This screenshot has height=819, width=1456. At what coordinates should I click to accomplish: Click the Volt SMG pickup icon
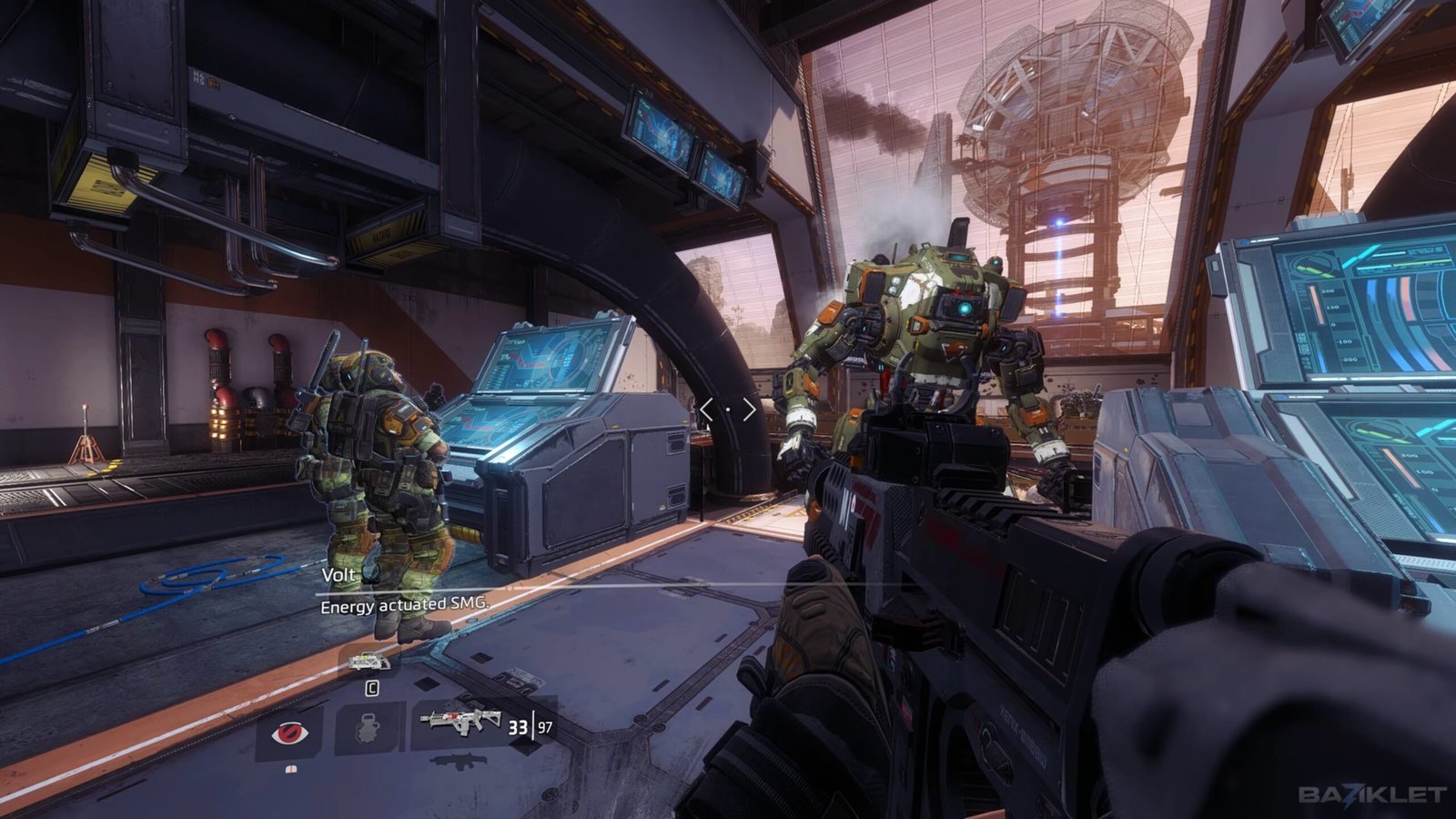(x=369, y=663)
